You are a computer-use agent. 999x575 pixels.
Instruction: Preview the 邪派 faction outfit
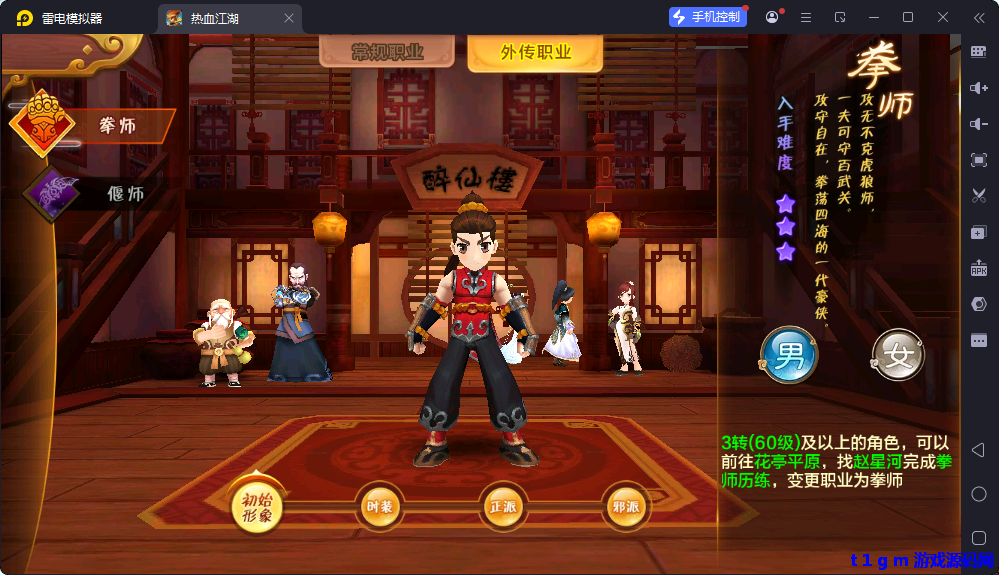tap(625, 507)
